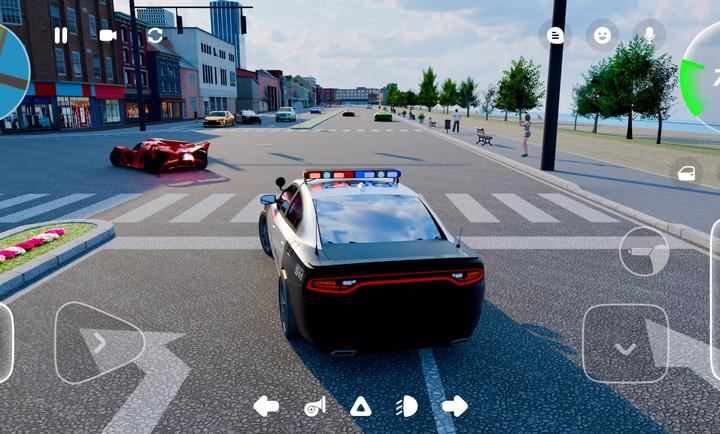Image resolution: width=720 pixels, height=434 pixels.
Task: Steer with the triangular left pedal
Action: (x=98, y=343)
